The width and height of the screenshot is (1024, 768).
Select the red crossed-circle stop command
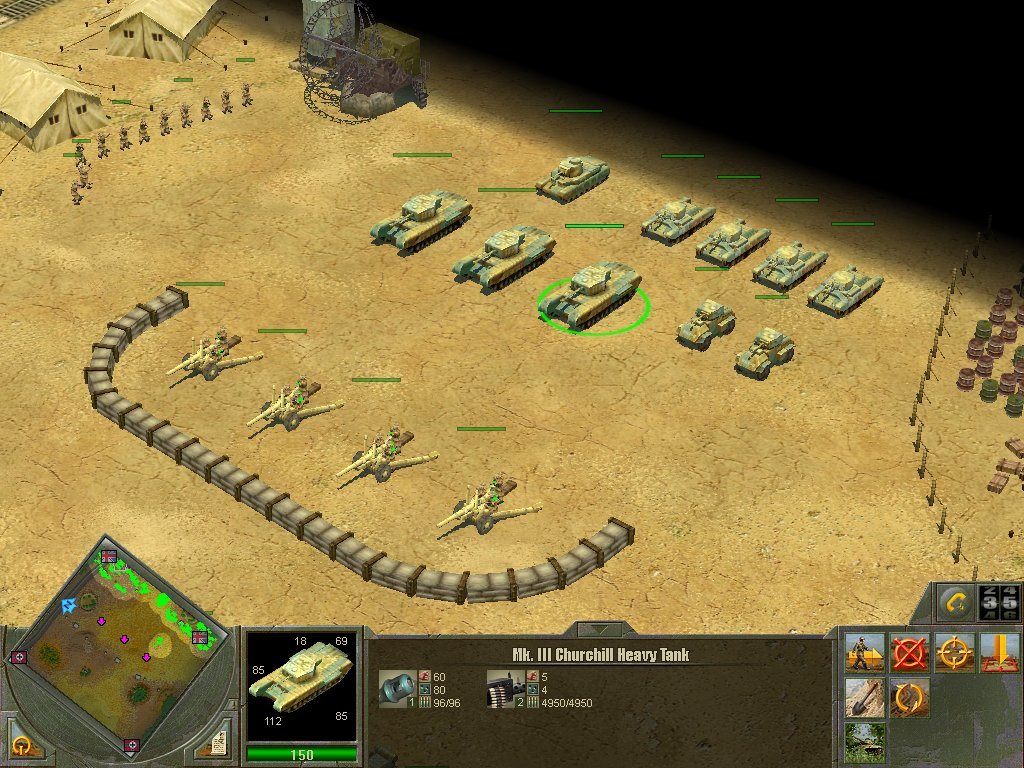click(x=909, y=653)
